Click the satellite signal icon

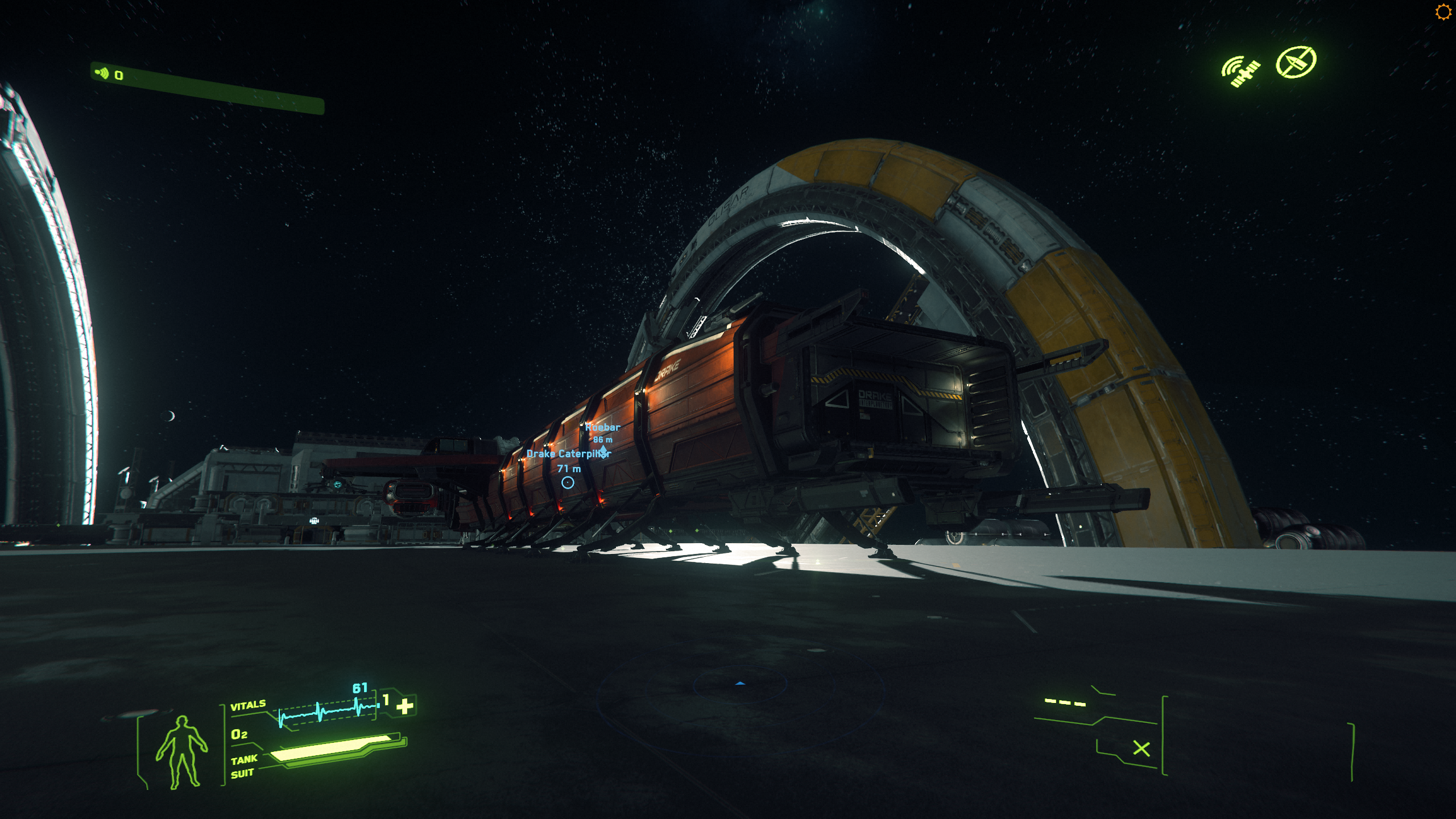coord(1241,72)
